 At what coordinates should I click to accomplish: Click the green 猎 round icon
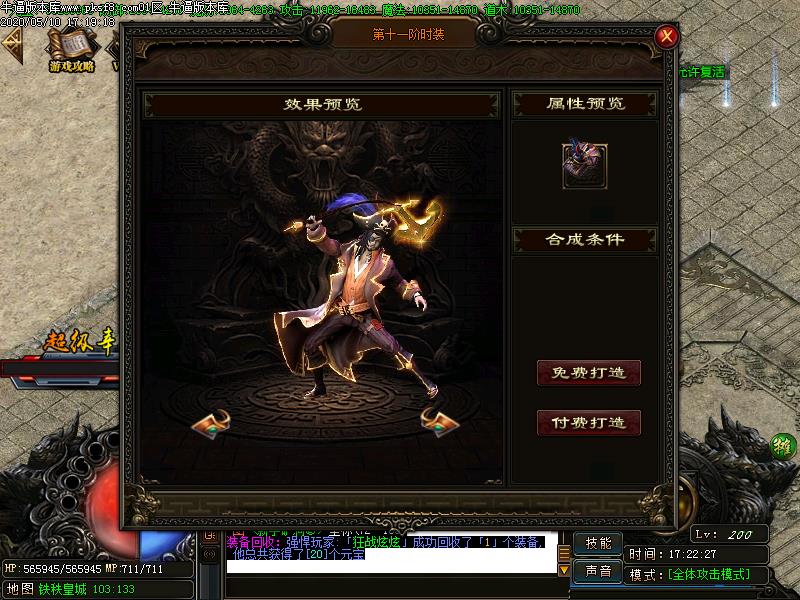coord(783,447)
